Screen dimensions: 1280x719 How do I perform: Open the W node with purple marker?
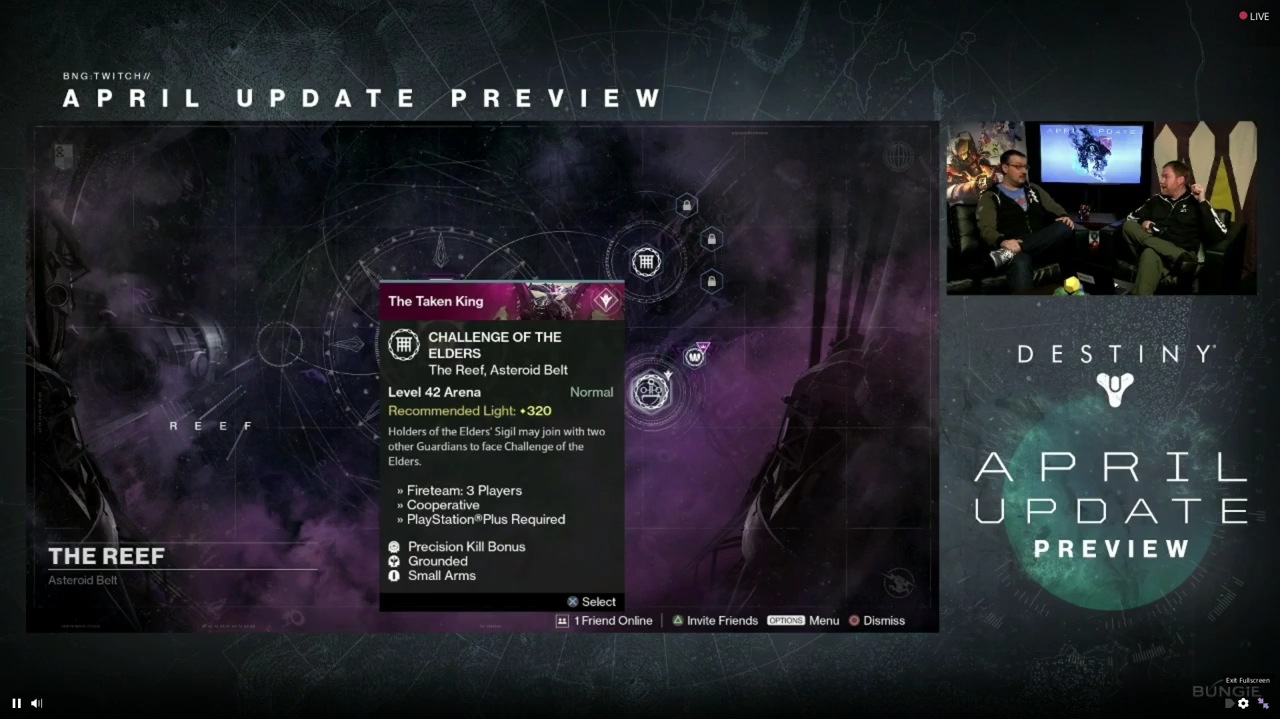tap(694, 357)
